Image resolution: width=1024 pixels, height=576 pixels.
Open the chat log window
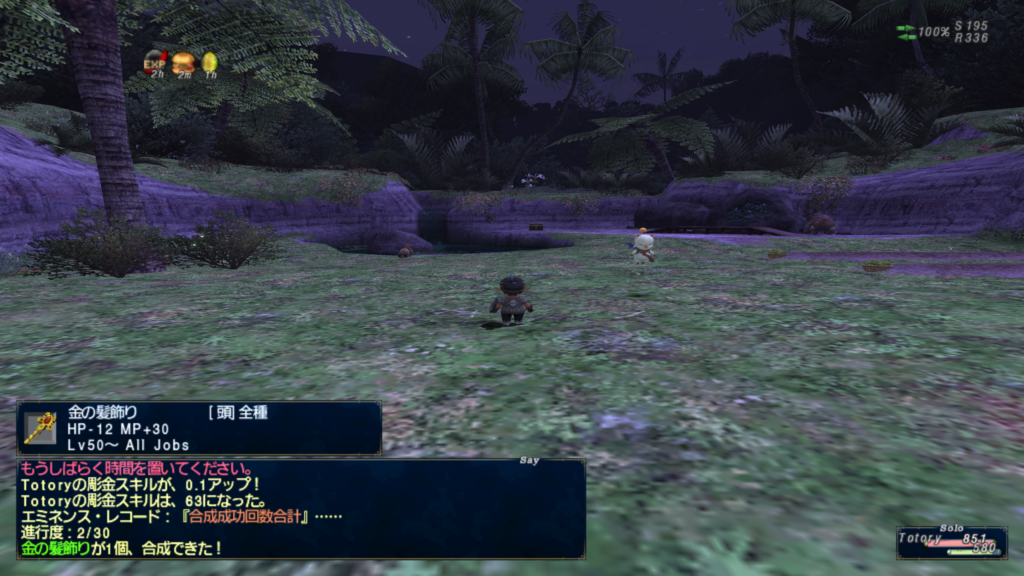tap(300, 508)
